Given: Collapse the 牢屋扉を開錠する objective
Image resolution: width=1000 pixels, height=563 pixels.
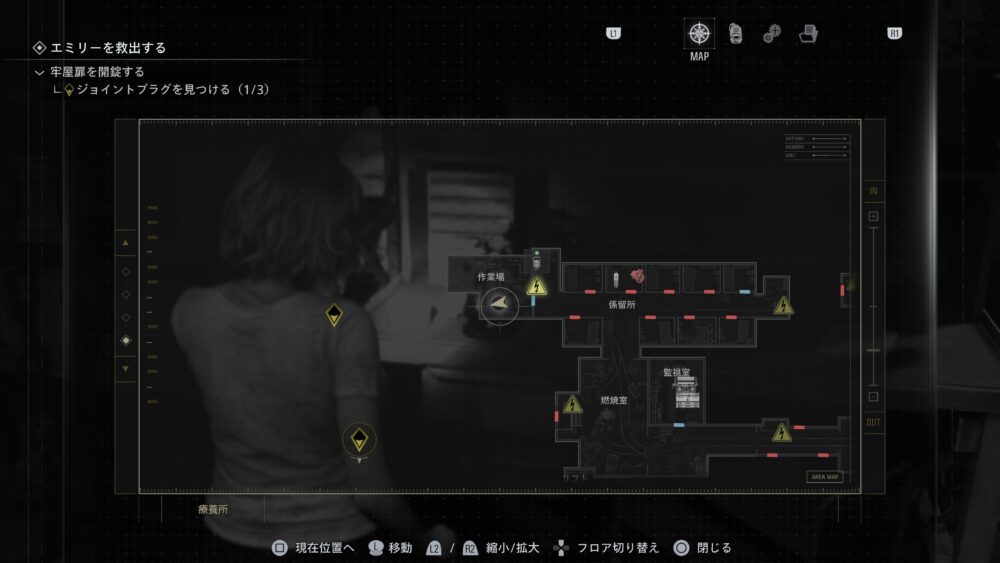Looking at the screenshot, I should [39, 72].
